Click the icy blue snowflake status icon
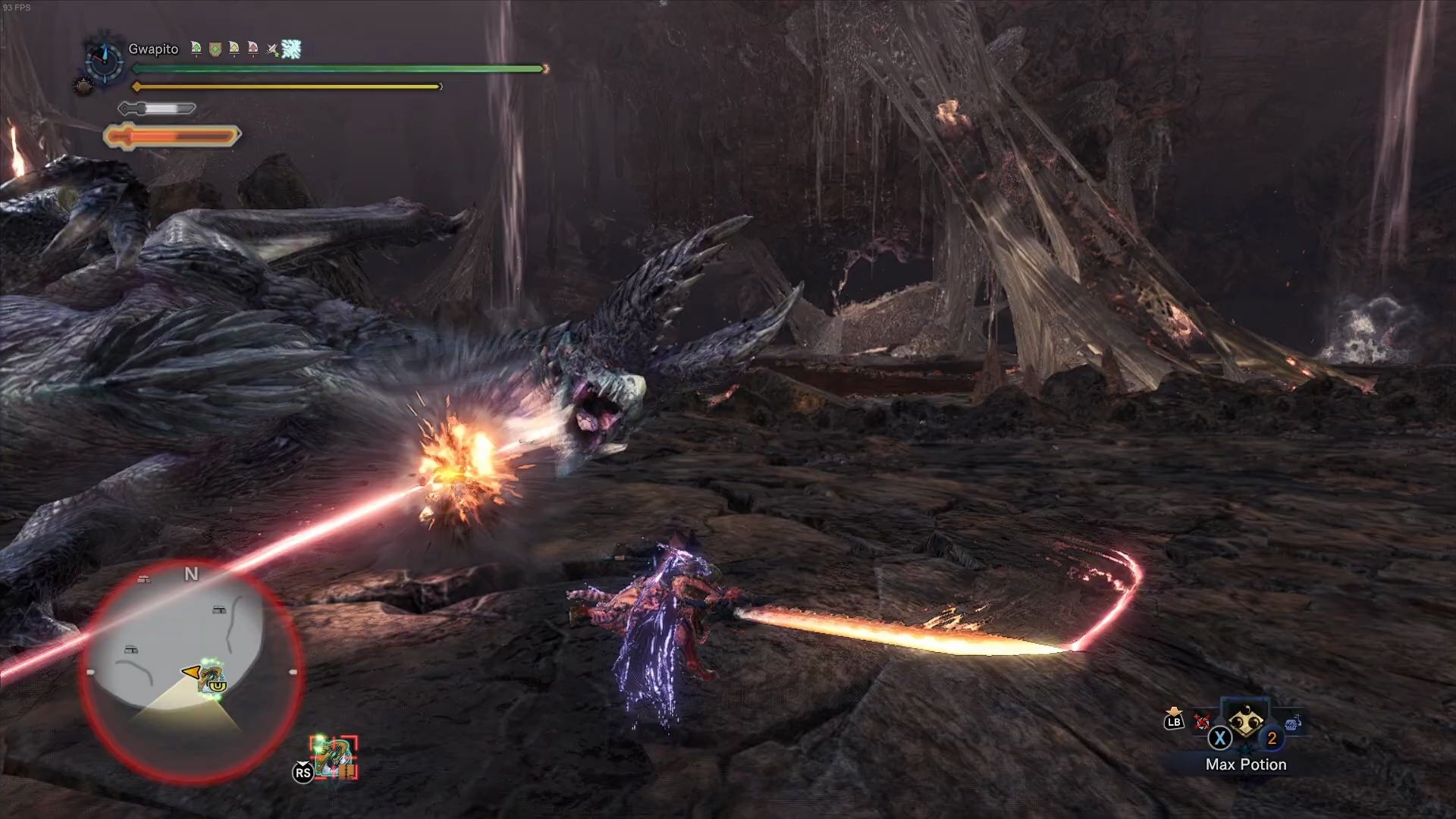The height and width of the screenshot is (819, 1456). (291, 49)
